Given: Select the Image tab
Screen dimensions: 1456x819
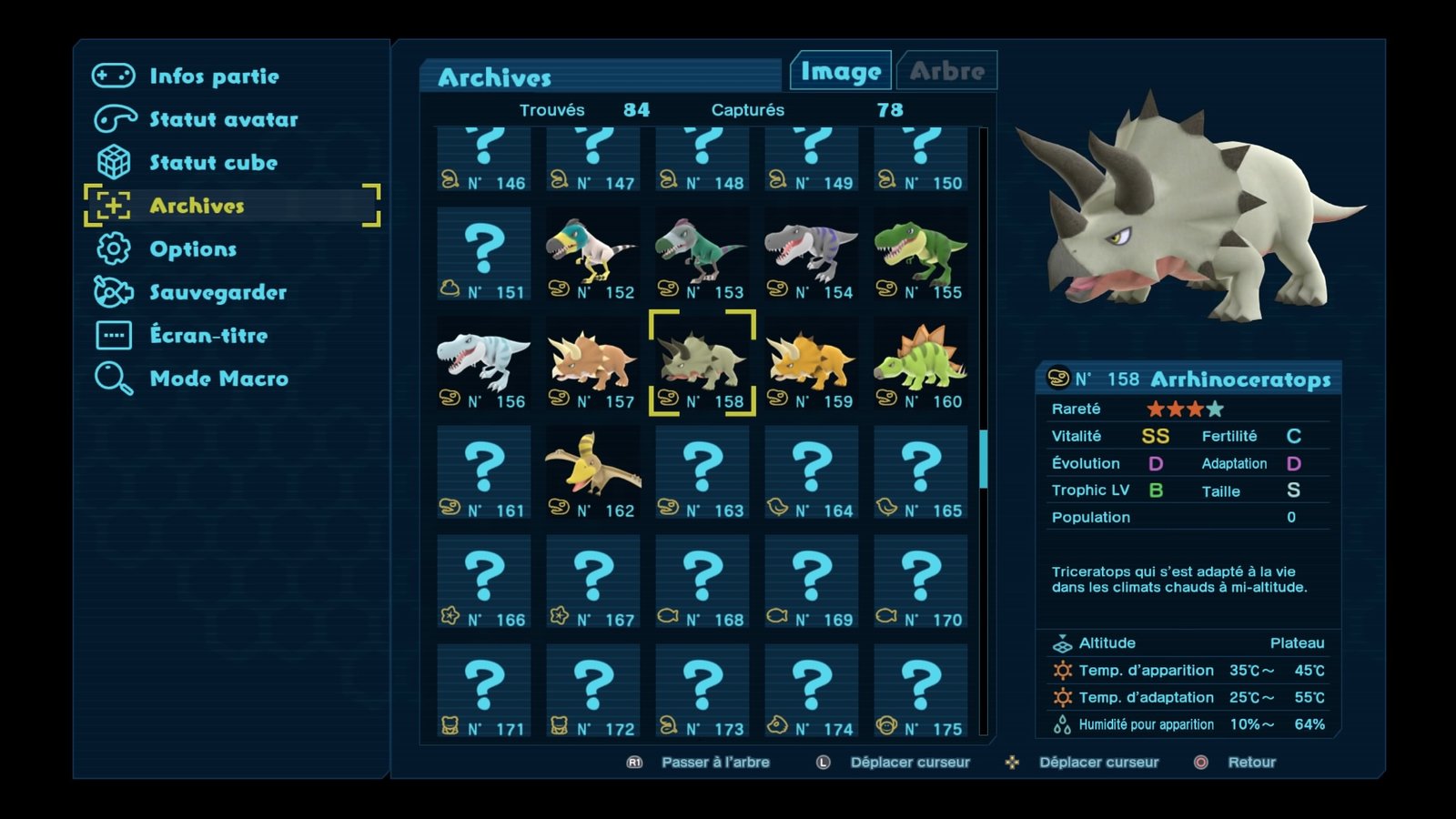Looking at the screenshot, I should 841,71.
